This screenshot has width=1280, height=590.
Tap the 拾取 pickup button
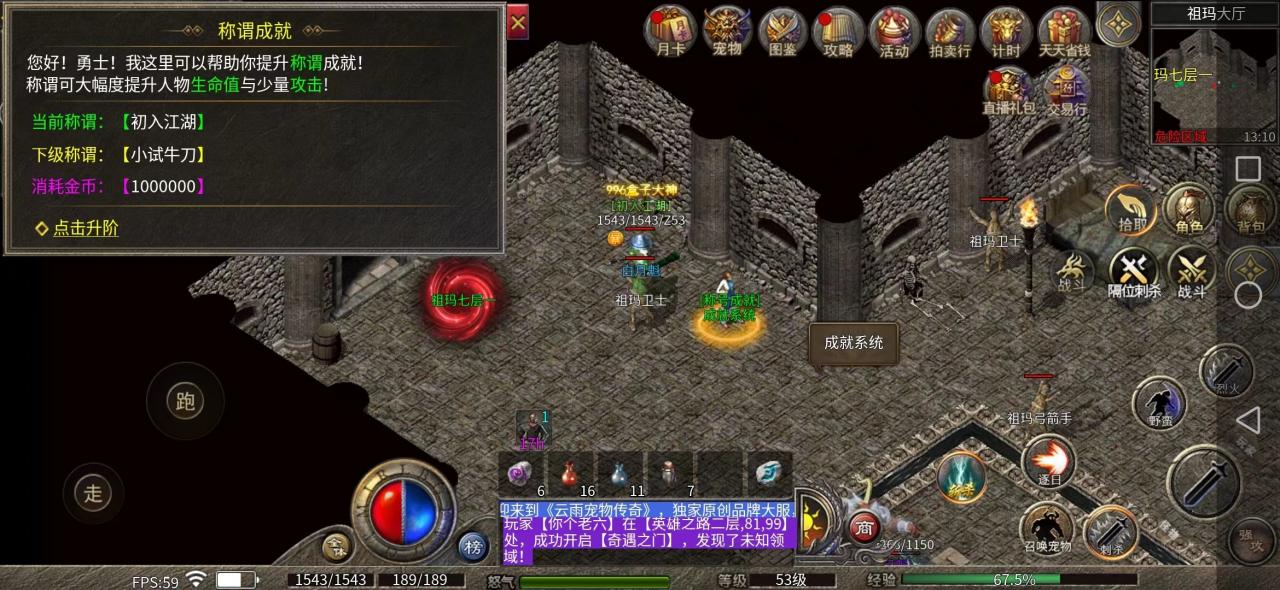coord(1131,209)
